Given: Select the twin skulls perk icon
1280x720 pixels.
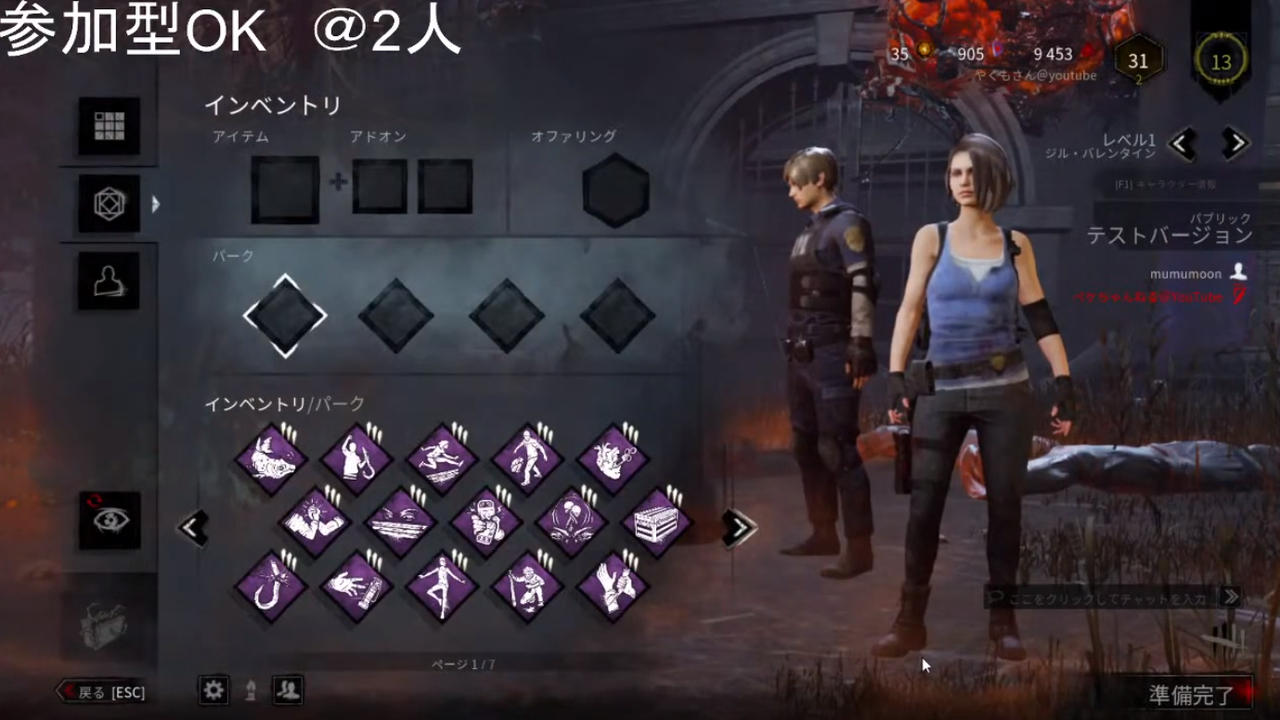Looking at the screenshot, I should [x=570, y=520].
